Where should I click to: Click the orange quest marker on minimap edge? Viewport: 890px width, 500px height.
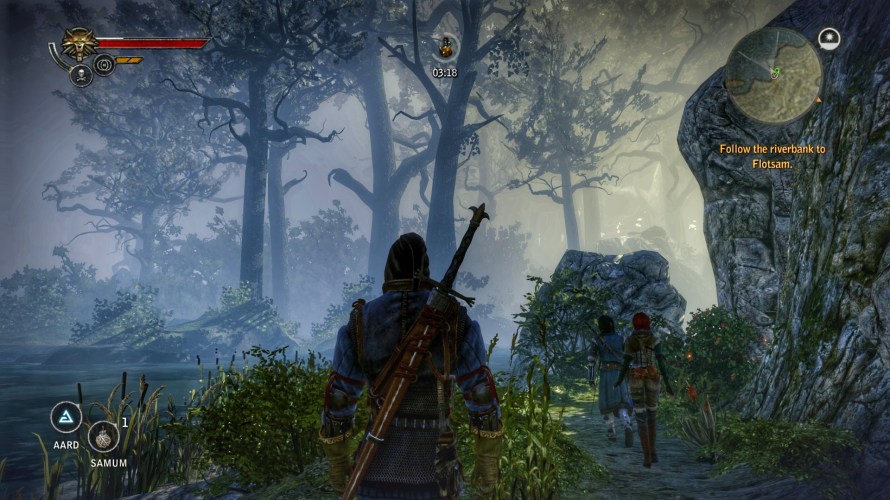point(819,100)
